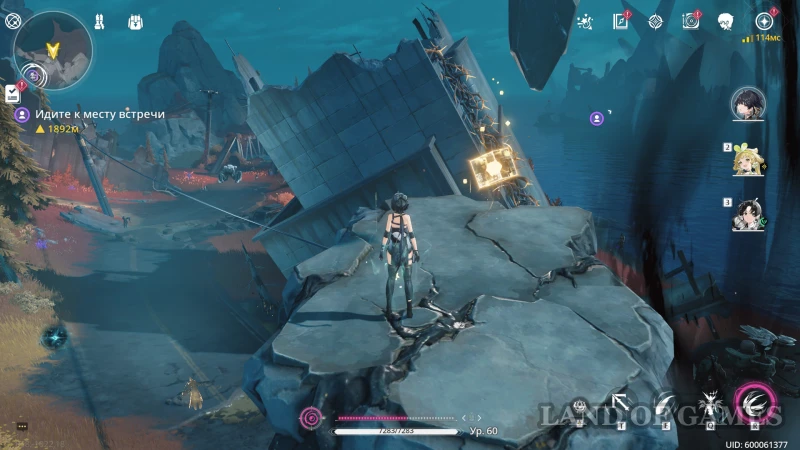Activate the glowing pink ultimate ability
This screenshot has height=450, width=800.
pyautogui.click(x=755, y=403)
